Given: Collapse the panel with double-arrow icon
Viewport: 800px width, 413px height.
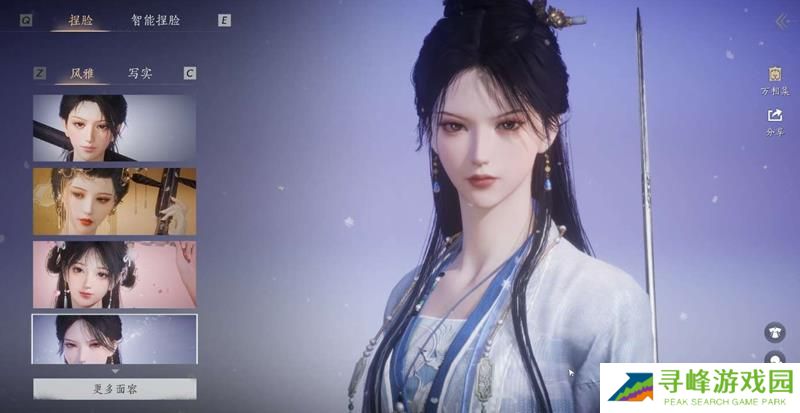Looking at the screenshot, I should 781,22.
